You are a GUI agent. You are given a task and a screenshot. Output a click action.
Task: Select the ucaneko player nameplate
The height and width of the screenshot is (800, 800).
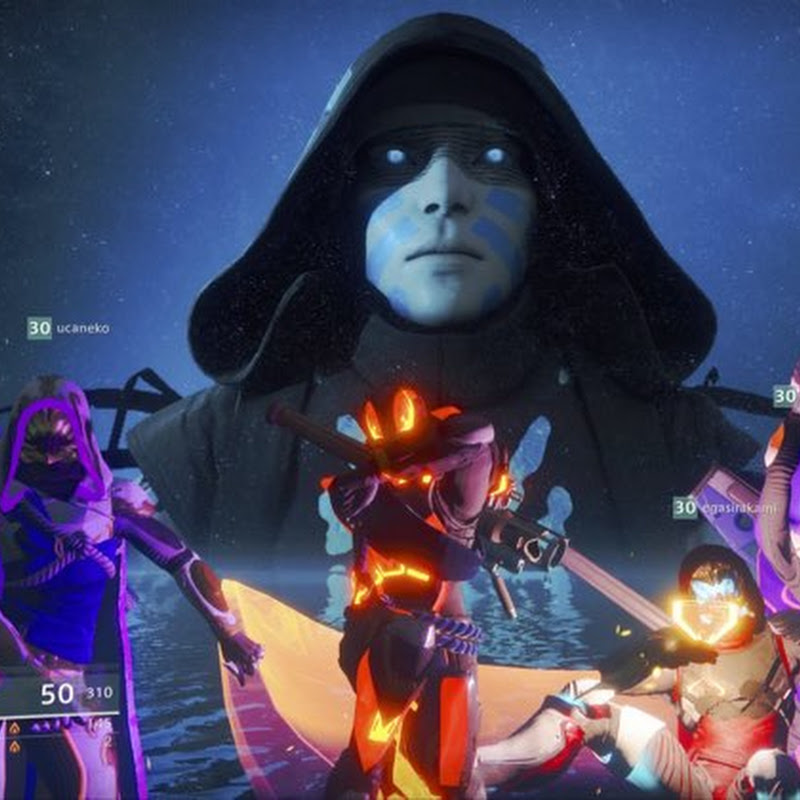tap(68, 327)
